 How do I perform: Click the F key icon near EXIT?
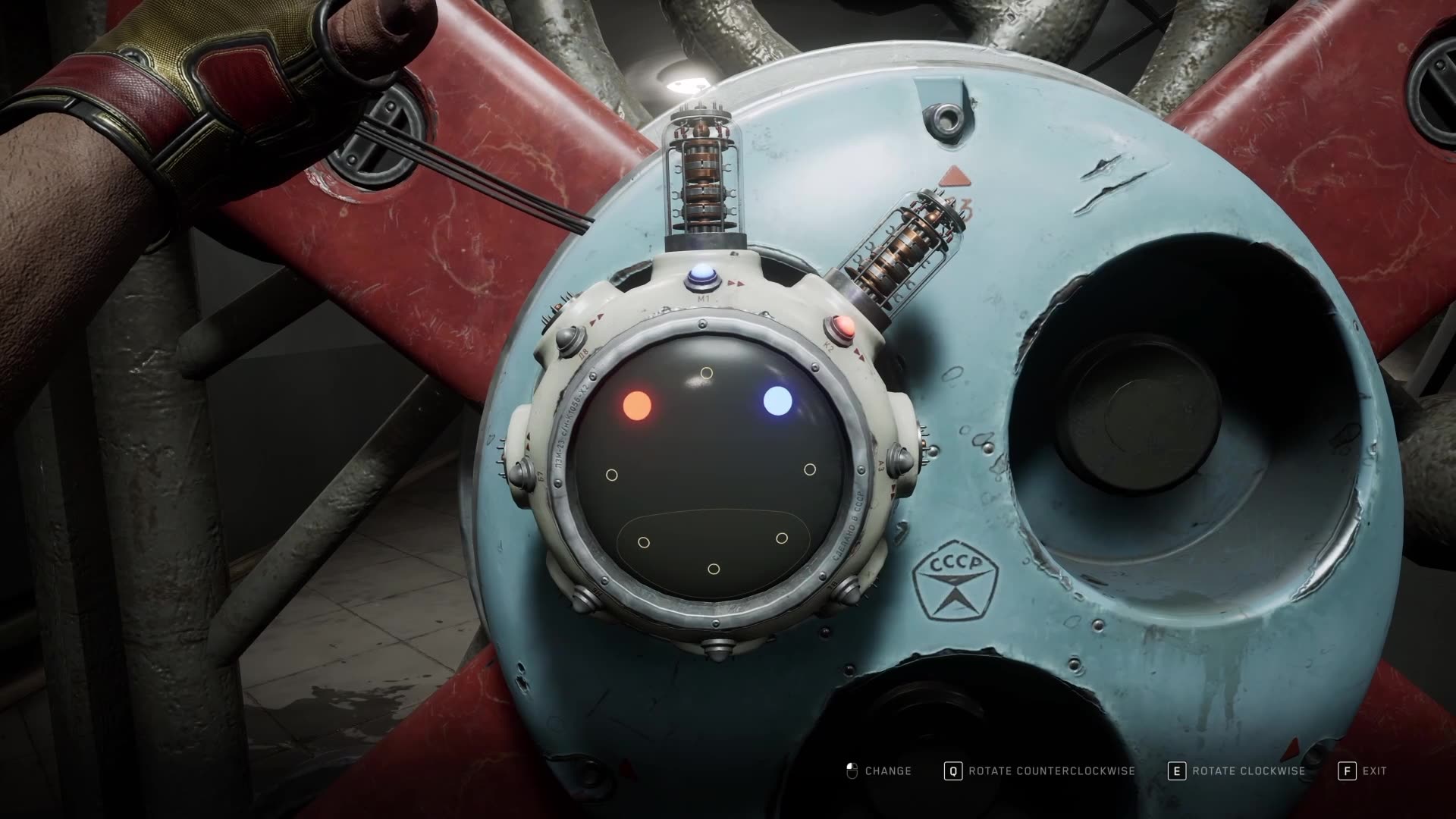tap(1347, 771)
